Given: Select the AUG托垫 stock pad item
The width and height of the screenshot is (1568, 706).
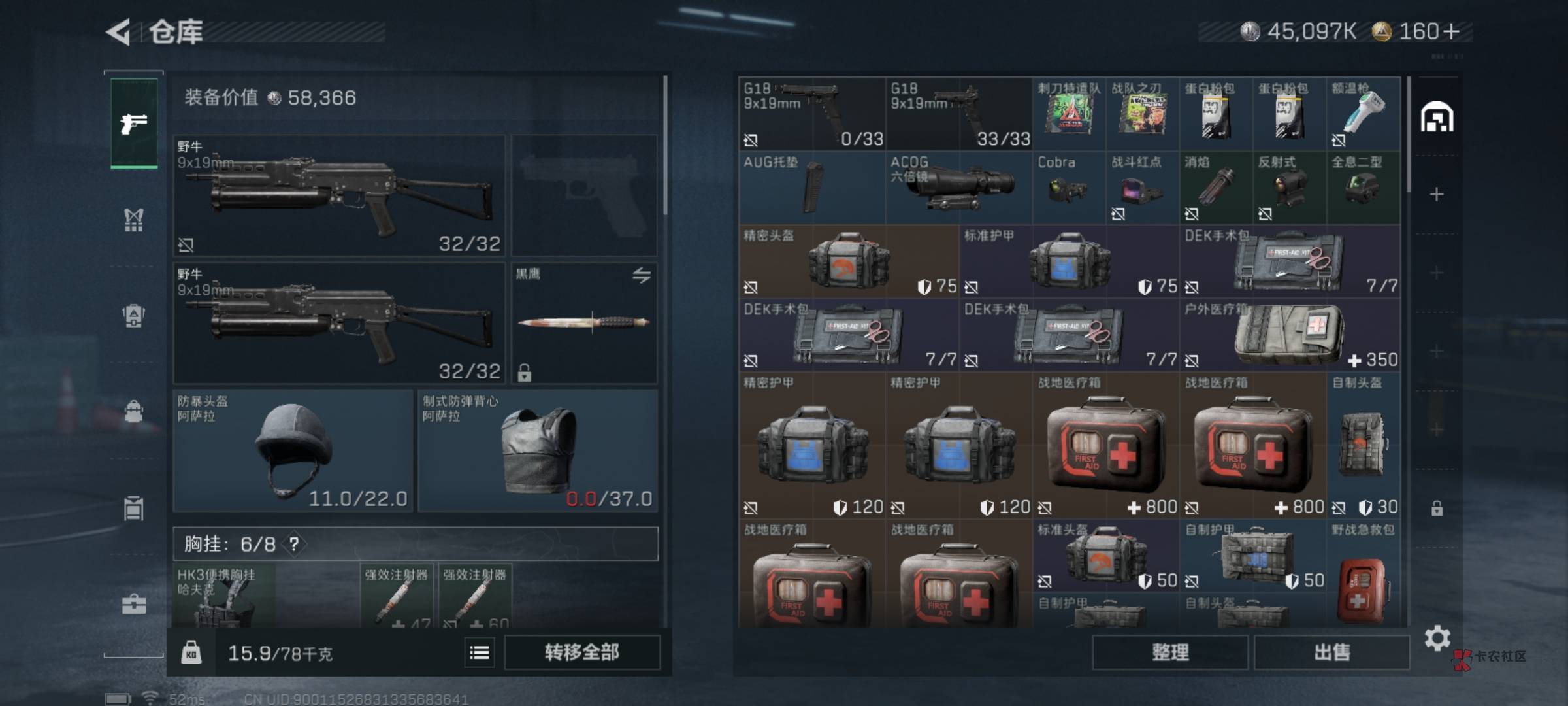Looking at the screenshot, I should [812, 187].
